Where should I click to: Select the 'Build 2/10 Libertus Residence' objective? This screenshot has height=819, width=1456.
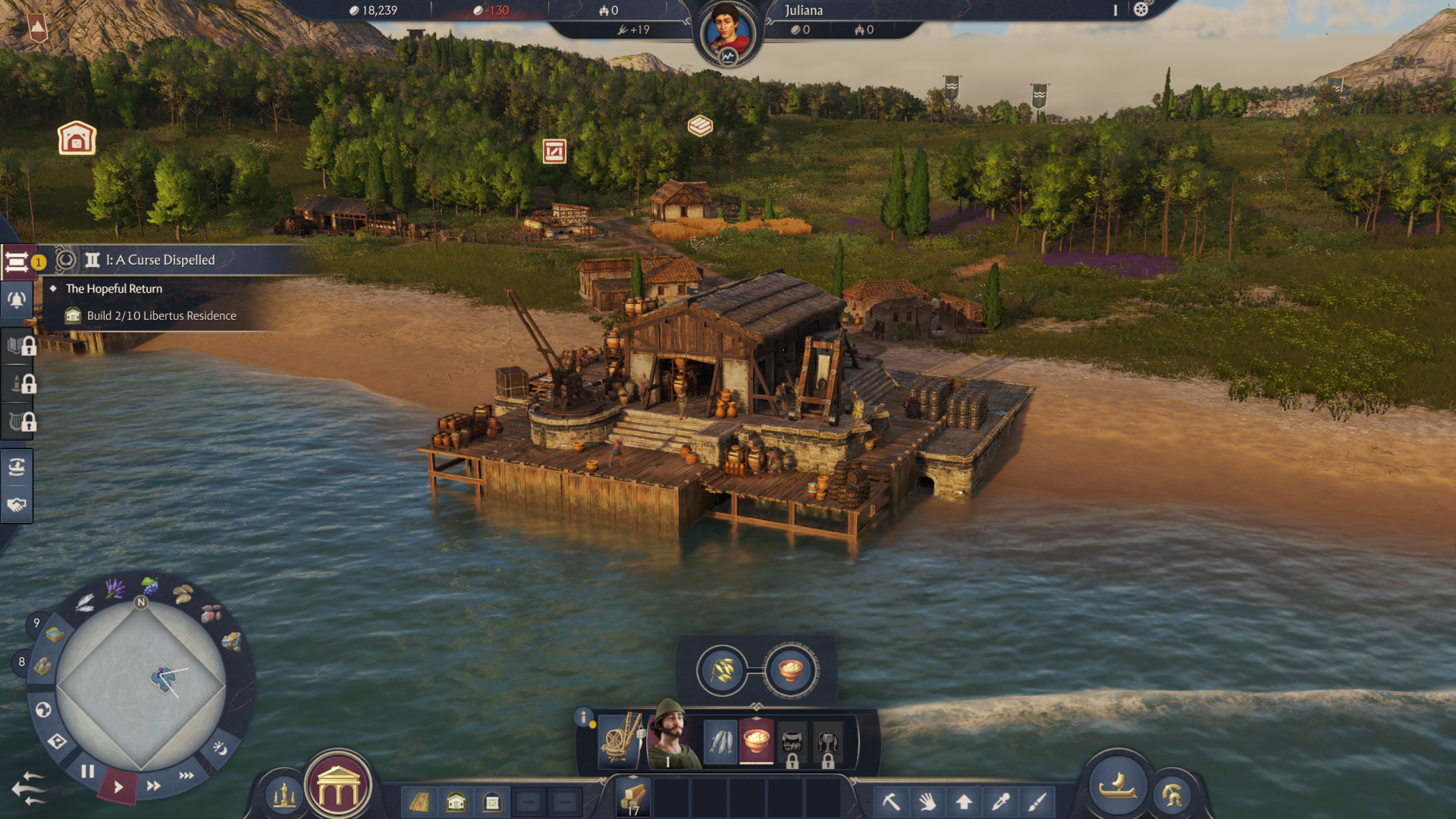161,316
